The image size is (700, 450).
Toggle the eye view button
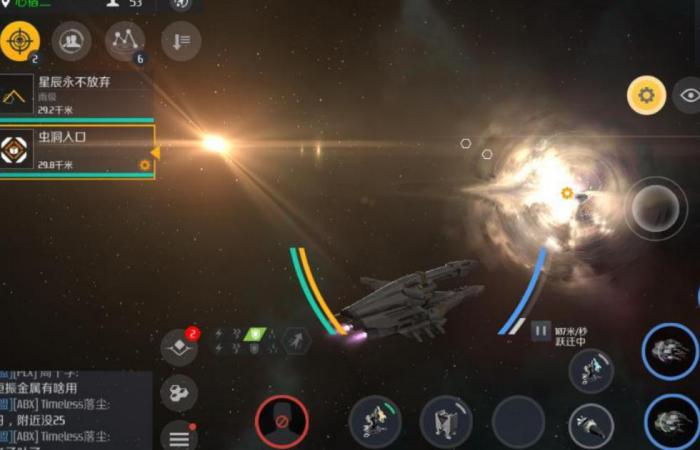point(689,96)
